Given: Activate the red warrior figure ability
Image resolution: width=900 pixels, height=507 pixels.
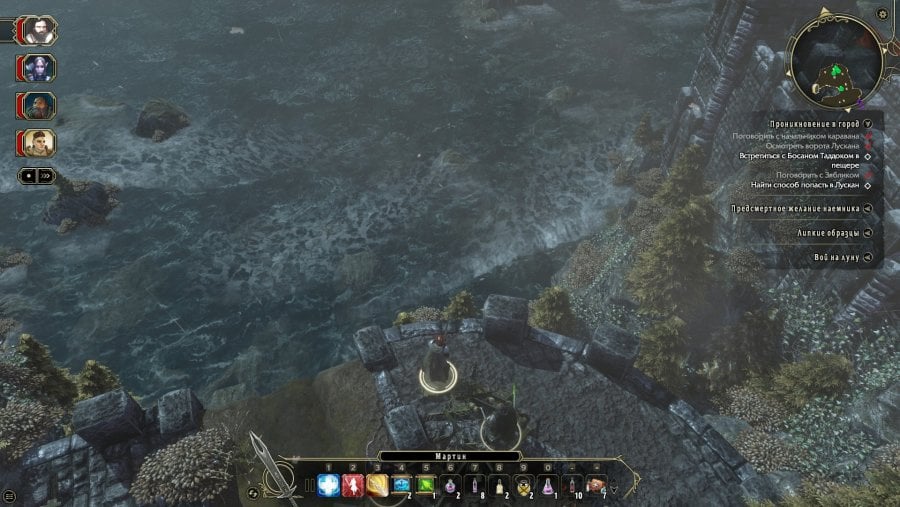Looking at the screenshot, I should pyautogui.click(x=353, y=486).
